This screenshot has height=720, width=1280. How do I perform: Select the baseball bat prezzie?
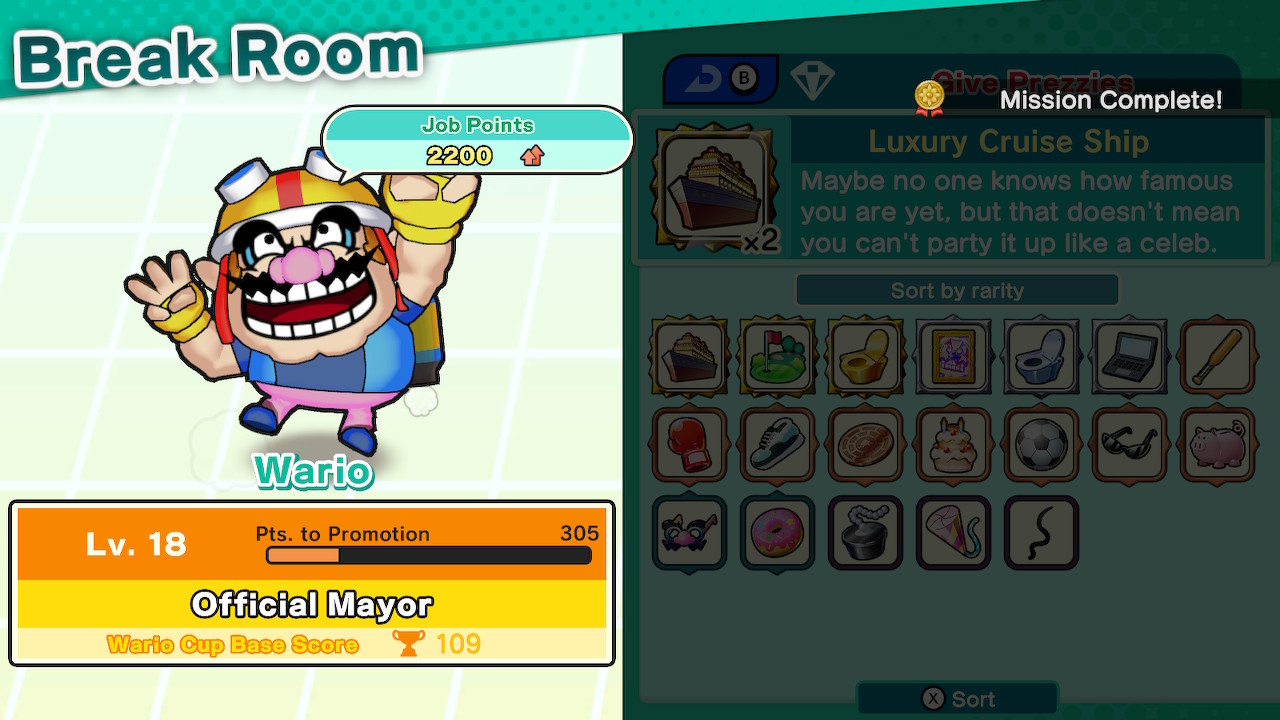(x=1217, y=357)
